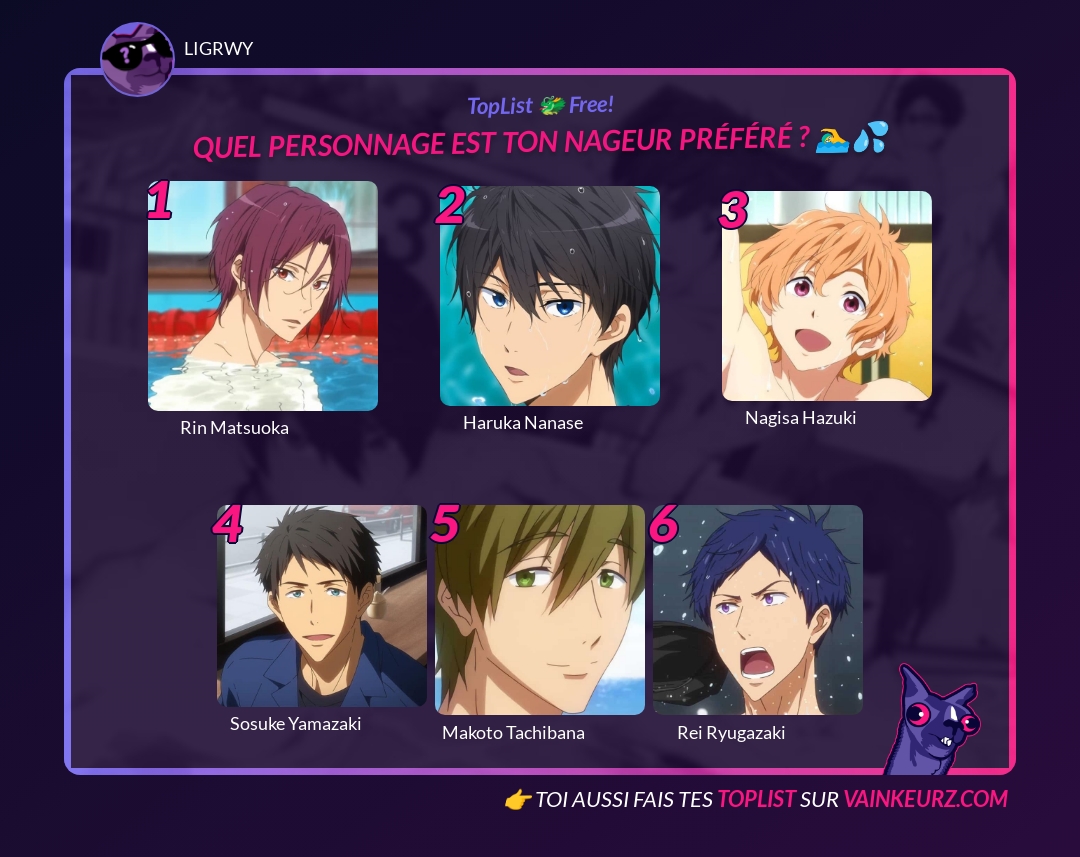Select the Makoto Tachibana portrait
1080x857 pixels.
(540, 610)
